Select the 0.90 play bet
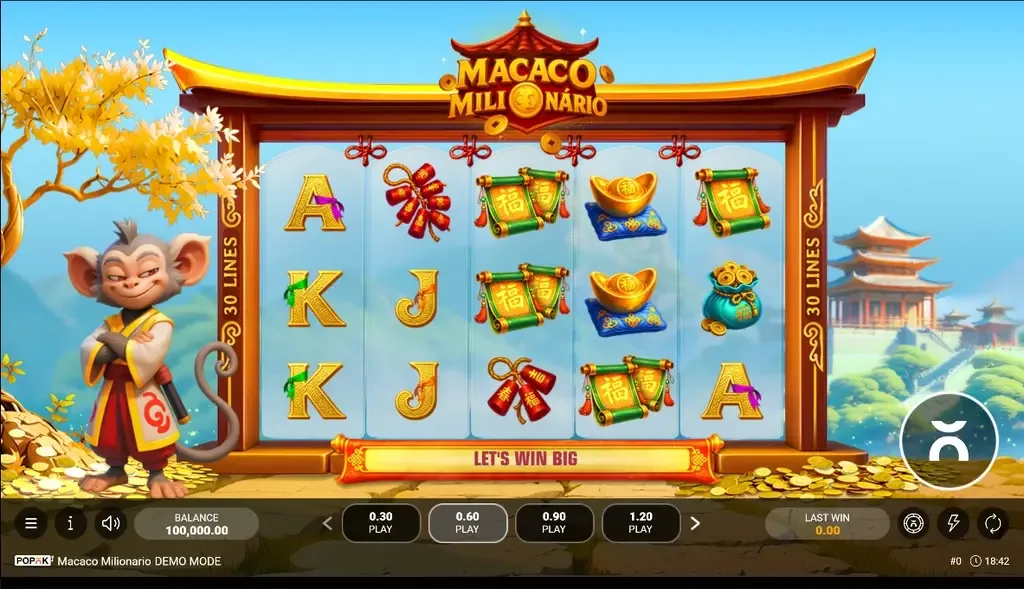Image resolution: width=1024 pixels, height=589 pixels. point(554,523)
